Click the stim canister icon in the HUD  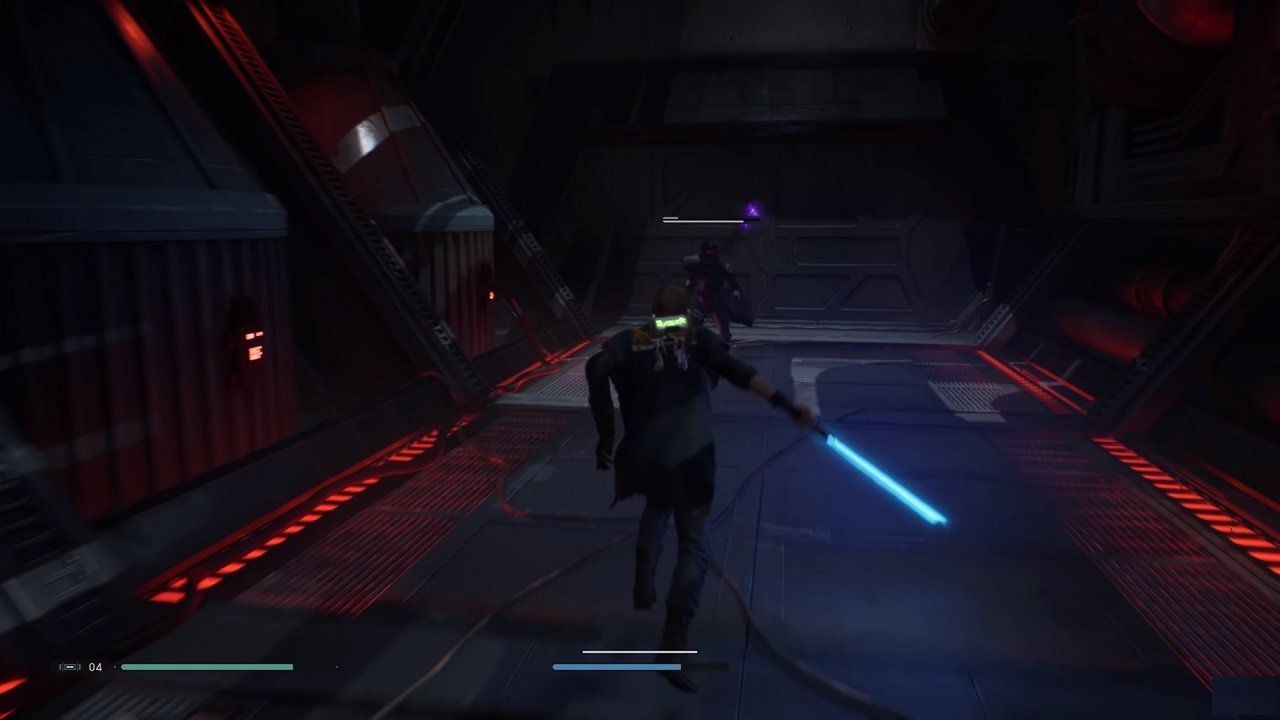click(x=70, y=666)
